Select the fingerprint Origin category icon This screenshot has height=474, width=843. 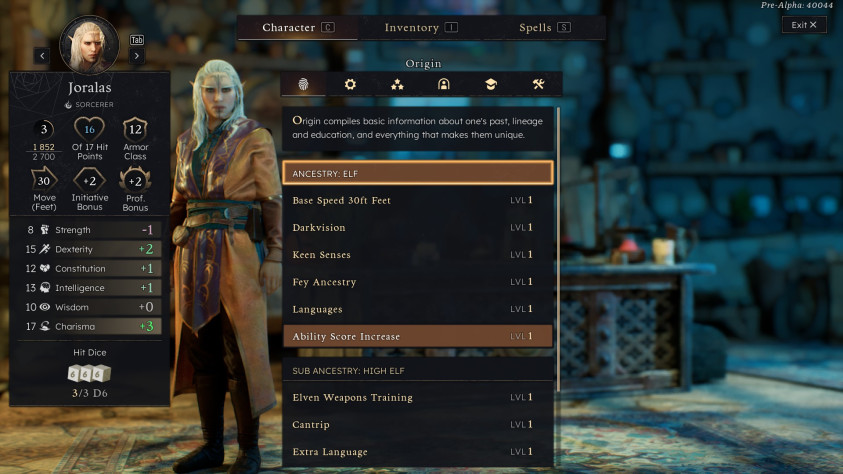click(304, 84)
